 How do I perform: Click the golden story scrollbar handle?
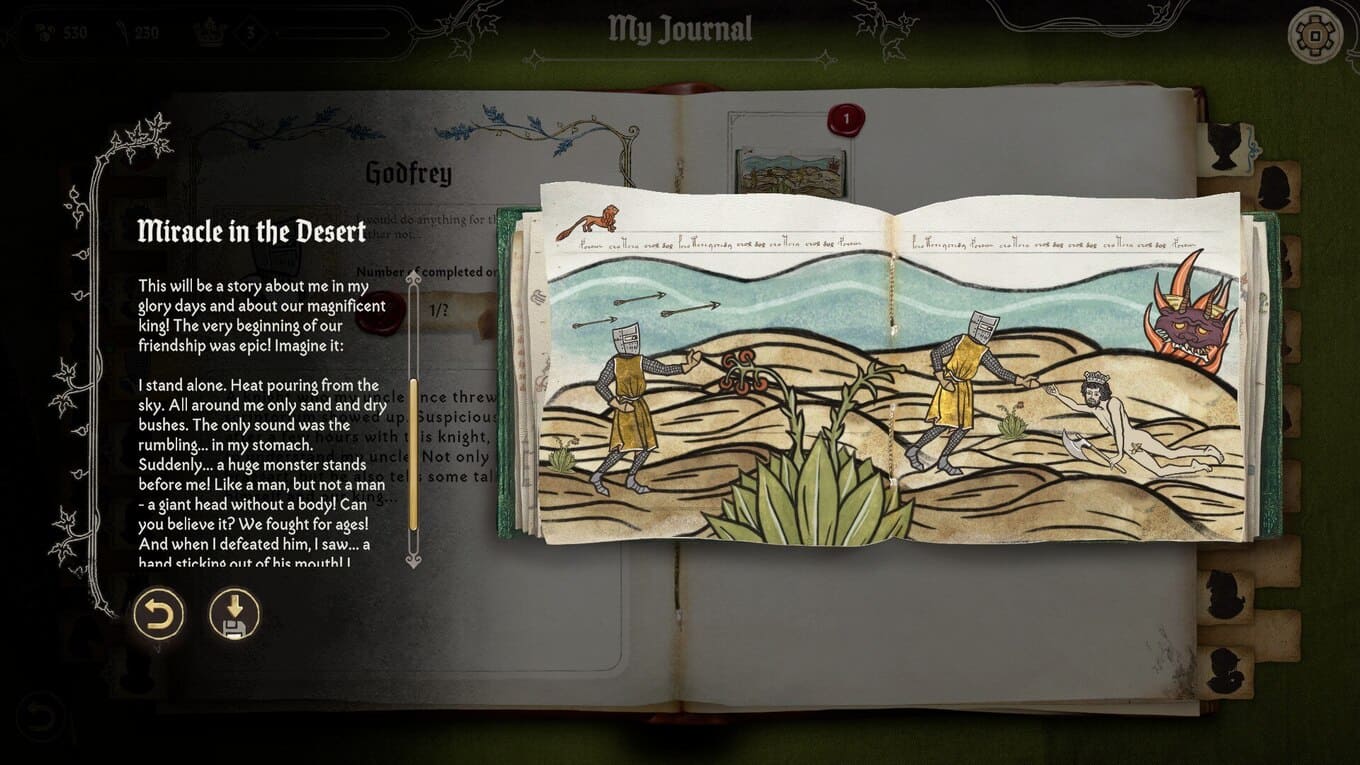click(413, 455)
